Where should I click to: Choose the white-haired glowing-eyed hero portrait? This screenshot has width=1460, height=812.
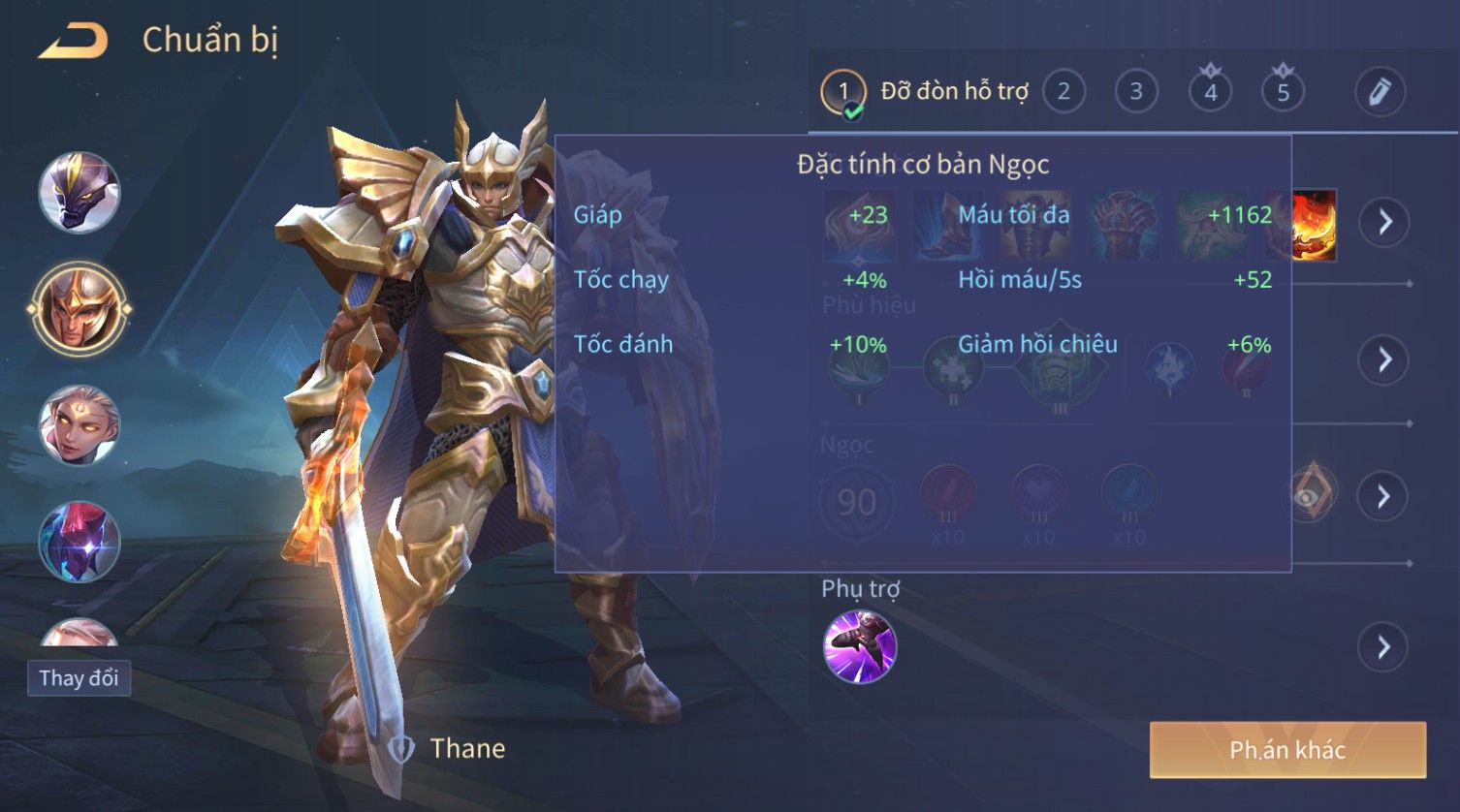(79, 426)
